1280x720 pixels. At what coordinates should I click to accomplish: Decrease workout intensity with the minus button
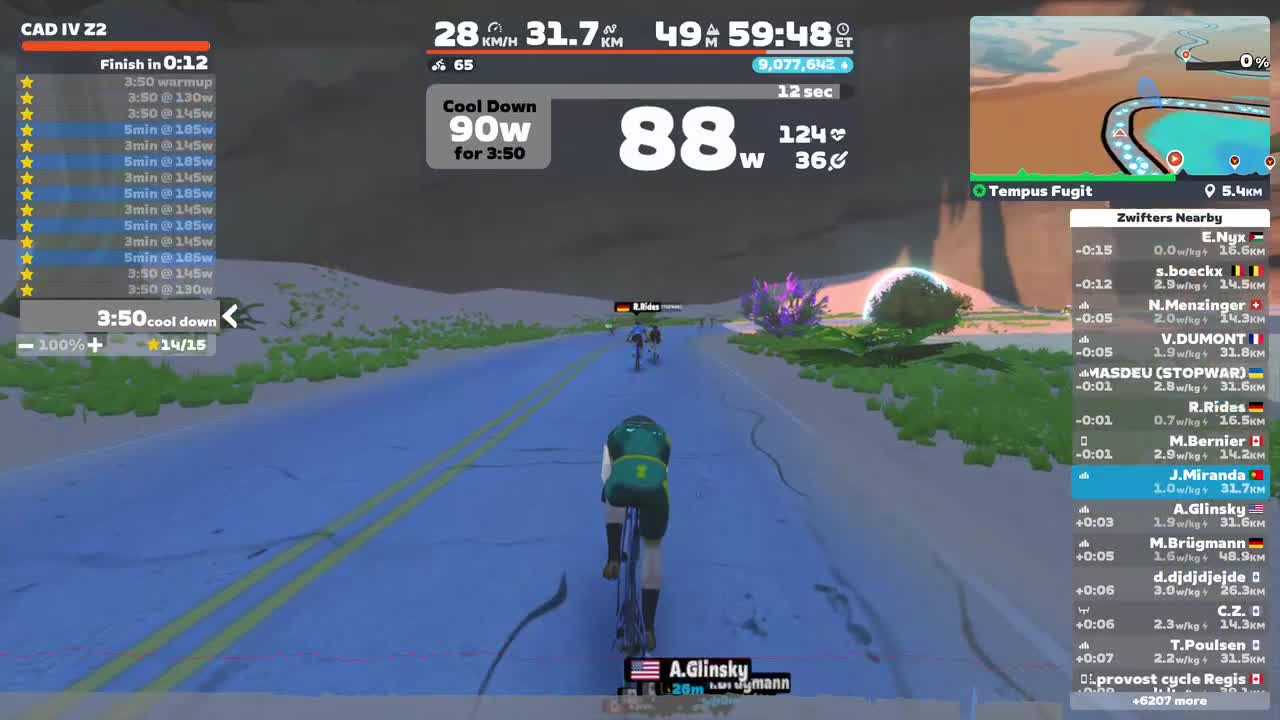point(26,345)
